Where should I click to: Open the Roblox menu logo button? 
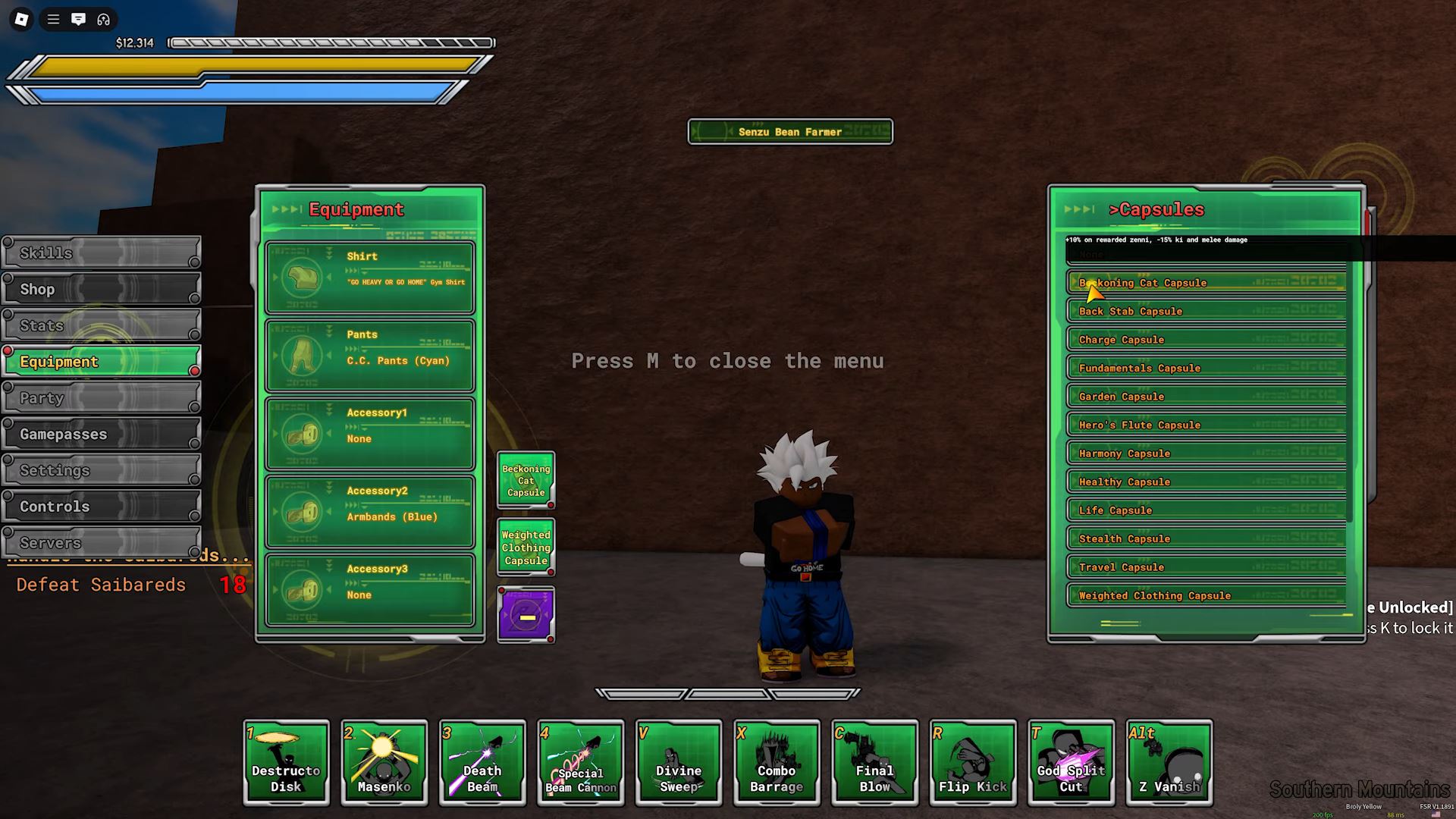pos(21,20)
